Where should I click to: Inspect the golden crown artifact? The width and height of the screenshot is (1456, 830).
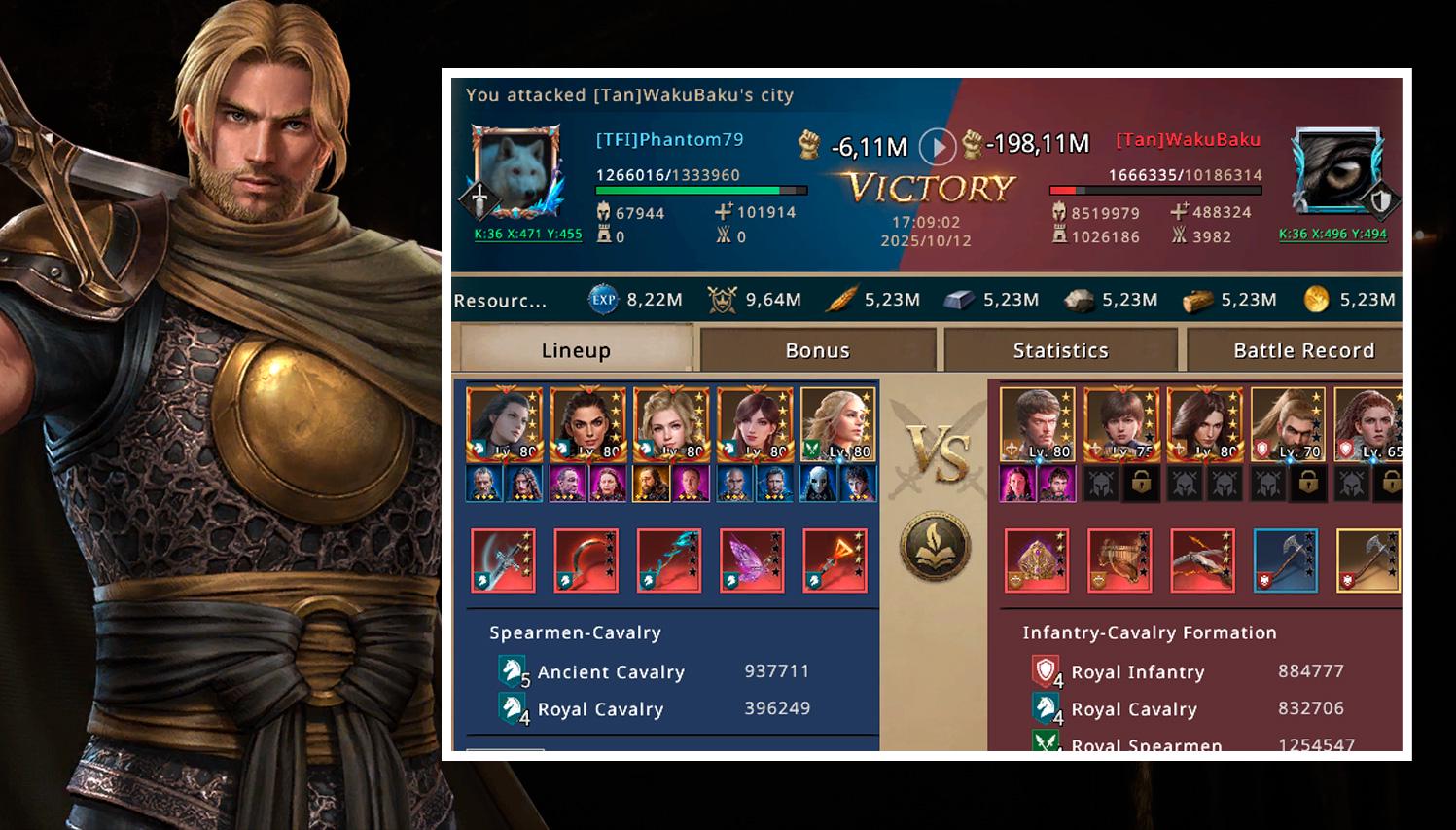click(x=1036, y=560)
